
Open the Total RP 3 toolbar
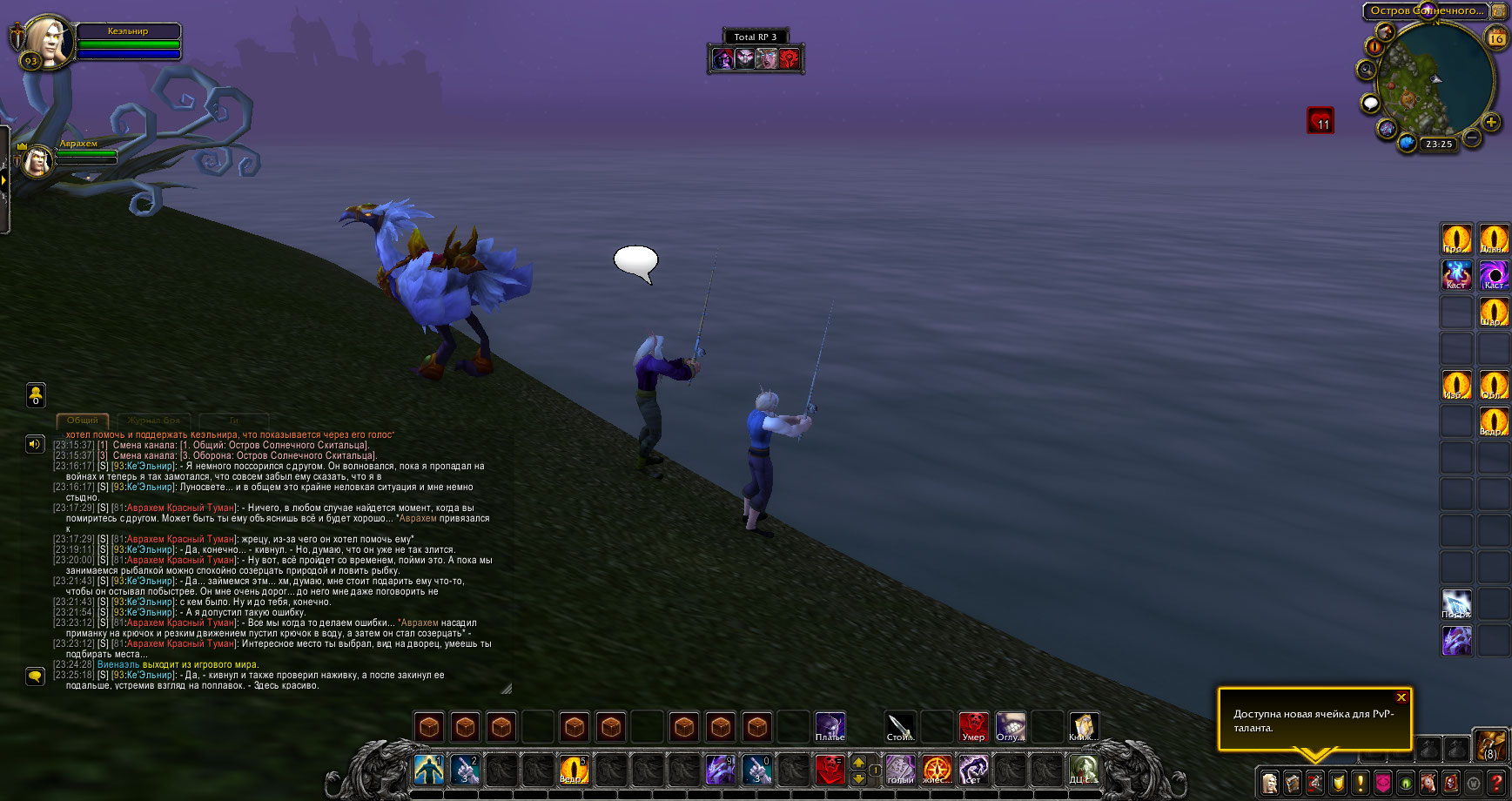[x=755, y=37]
